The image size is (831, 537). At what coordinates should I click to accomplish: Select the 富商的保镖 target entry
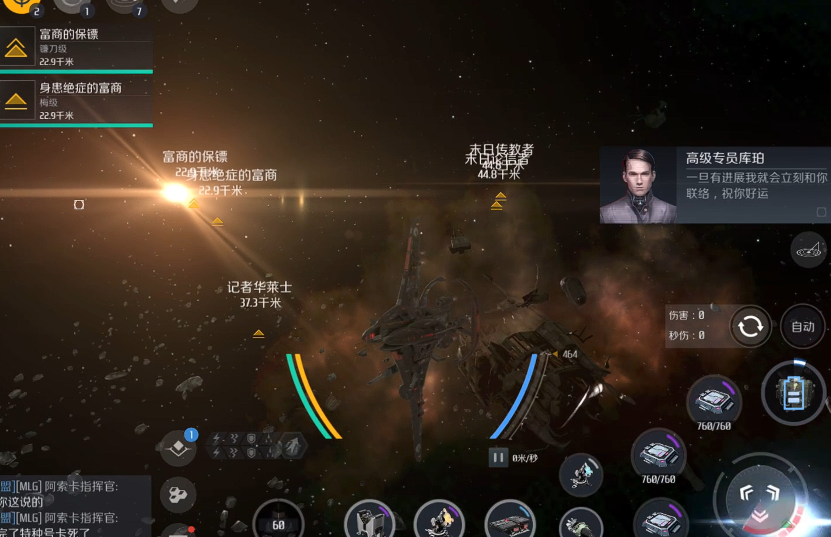coord(76,47)
